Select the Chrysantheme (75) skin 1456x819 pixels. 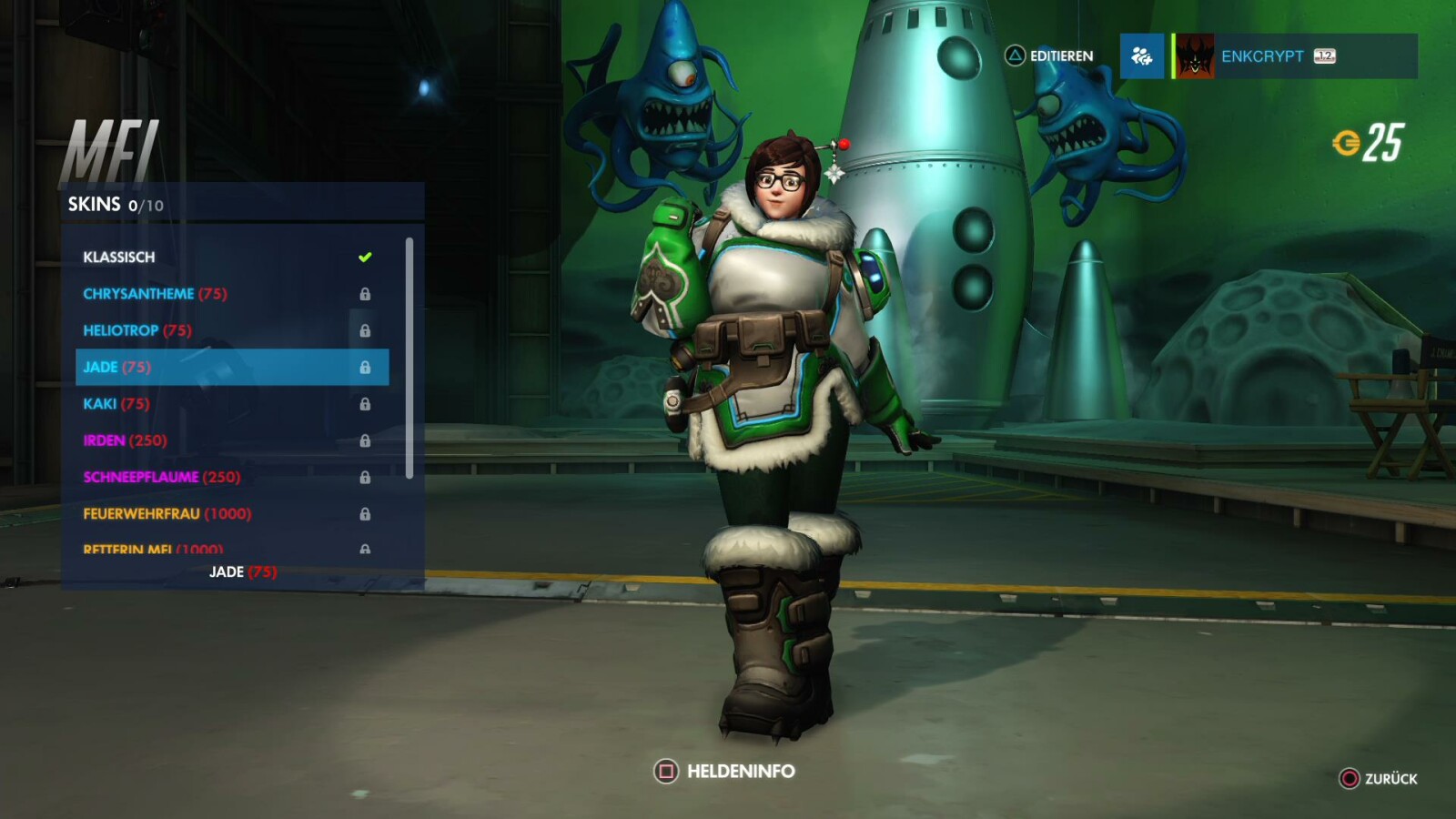pos(155,293)
